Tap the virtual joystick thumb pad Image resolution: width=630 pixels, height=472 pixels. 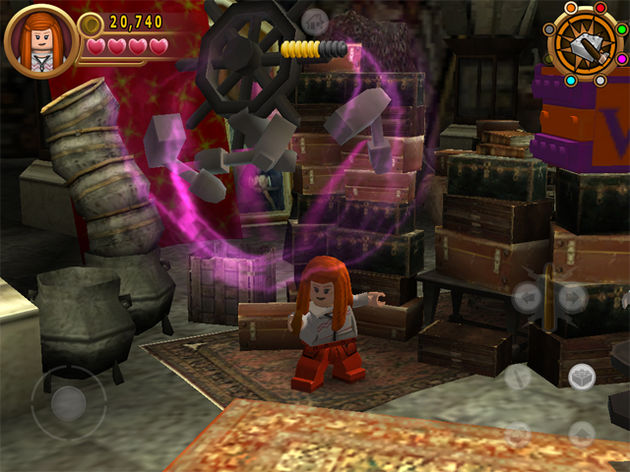68,403
